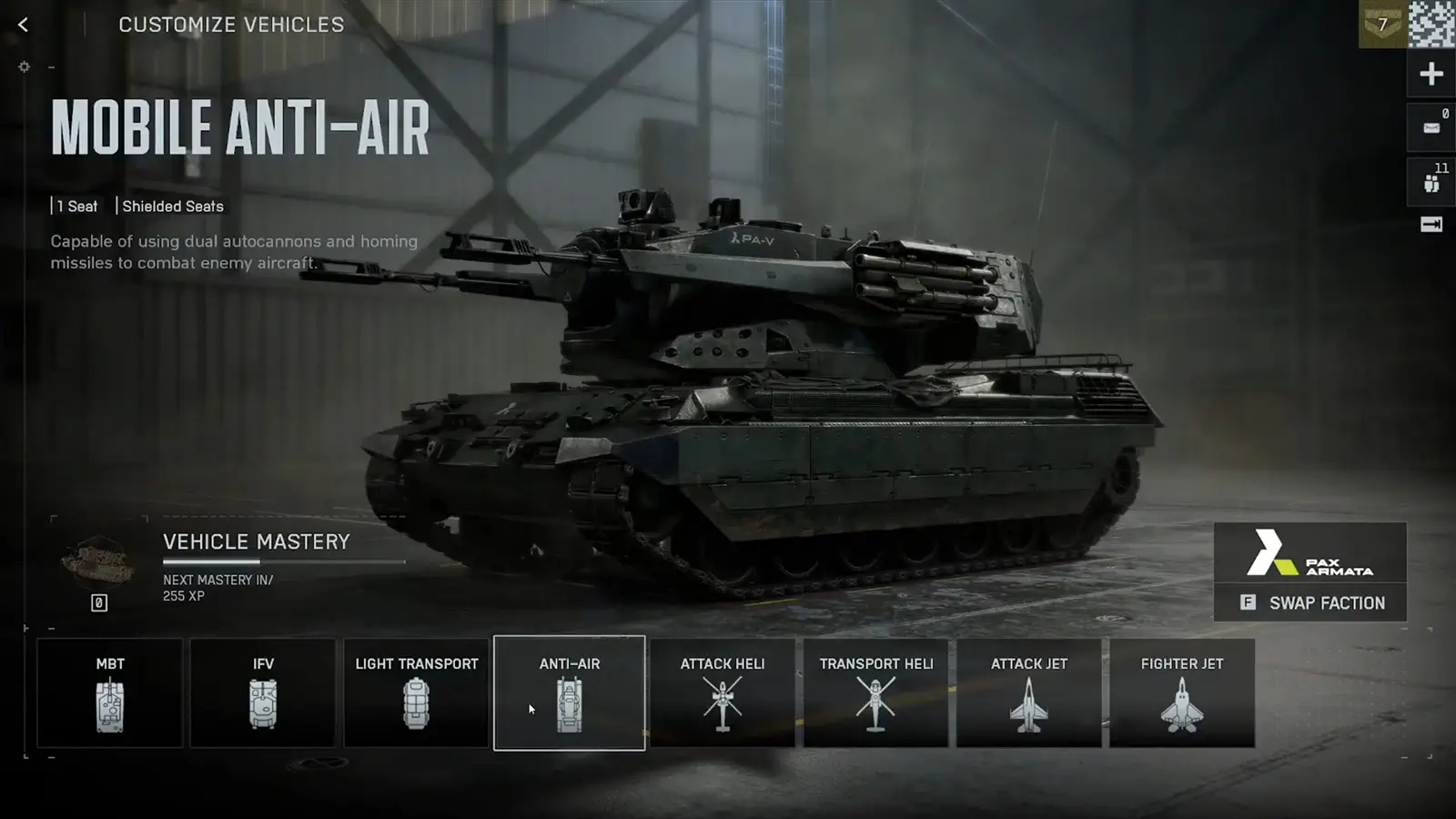Screen dimensions: 1456x819
Task: Select the MBT vehicle category
Action: (110, 693)
